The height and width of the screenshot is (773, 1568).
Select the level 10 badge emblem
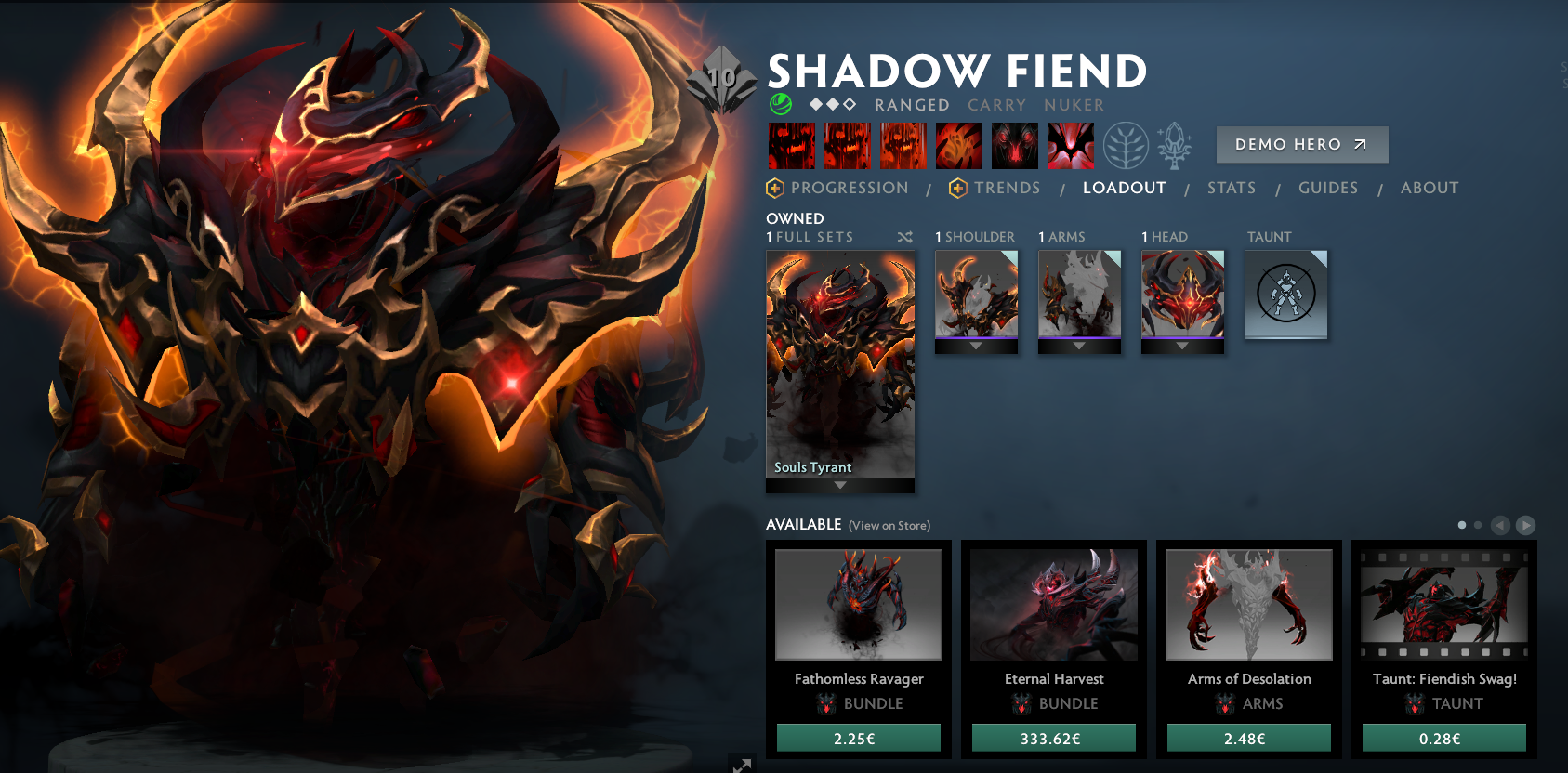tap(722, 79)
